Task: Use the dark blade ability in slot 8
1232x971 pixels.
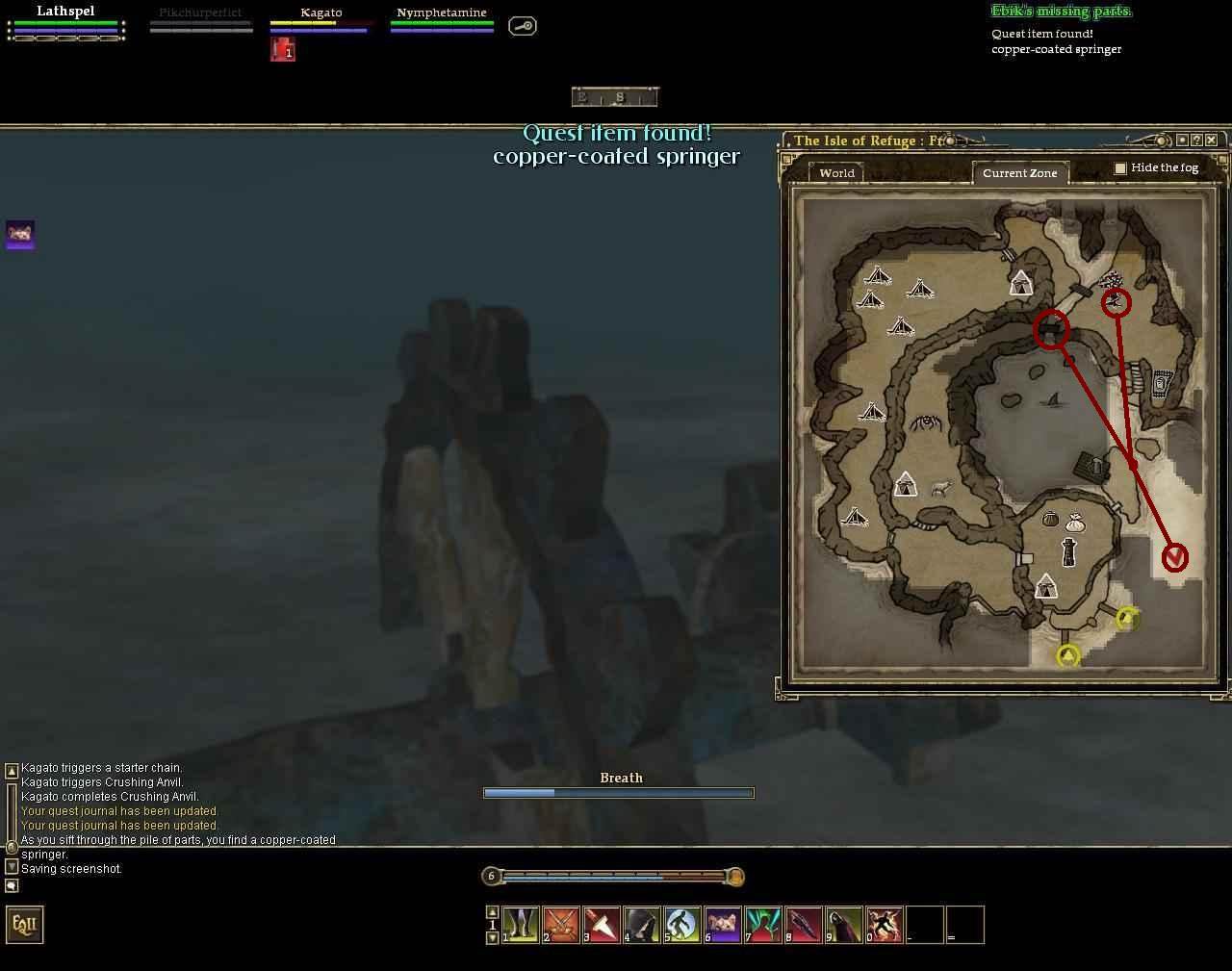Action: click(804, 925)
